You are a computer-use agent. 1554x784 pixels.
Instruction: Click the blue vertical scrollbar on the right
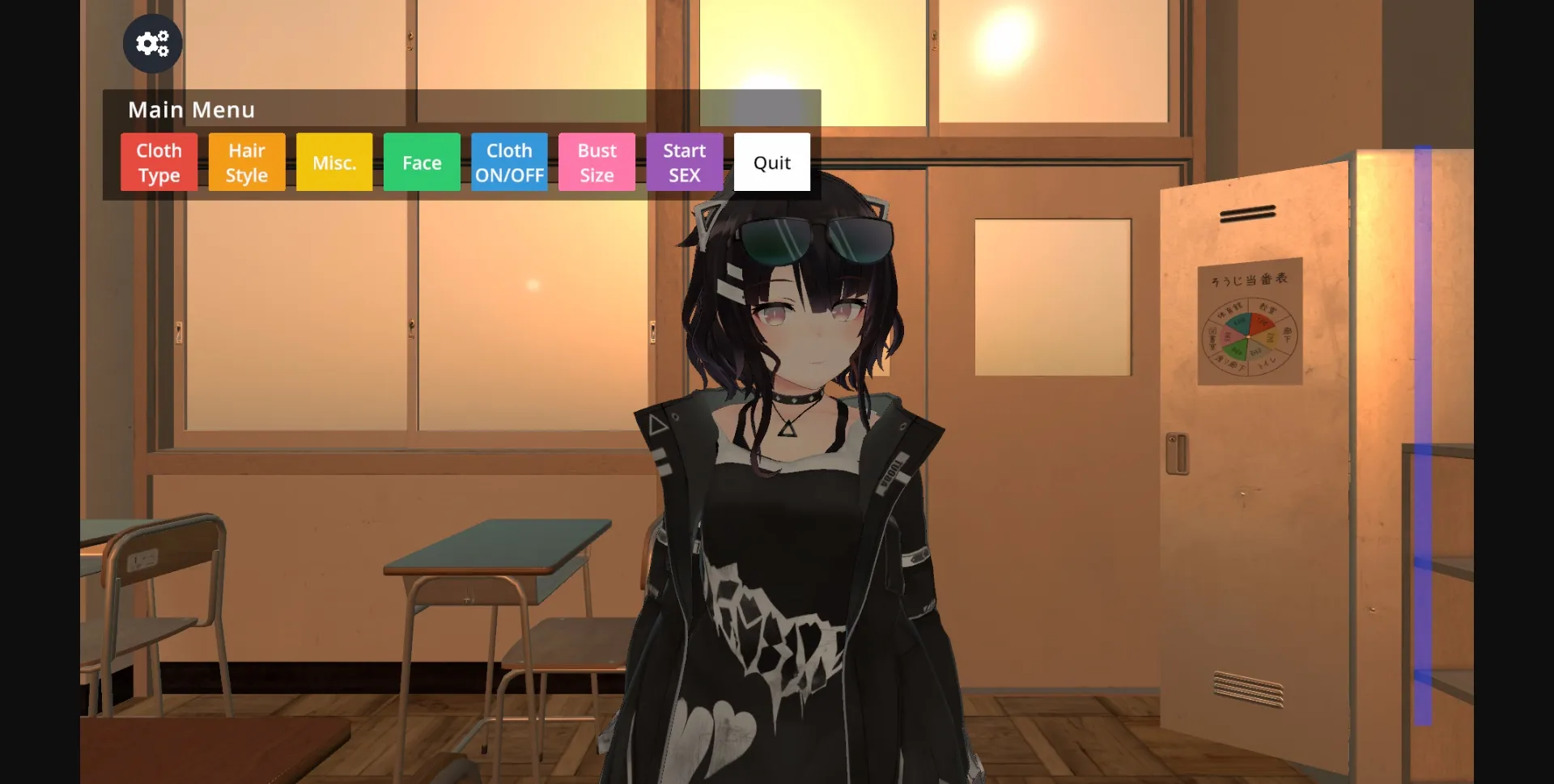tap(1424, 405)
